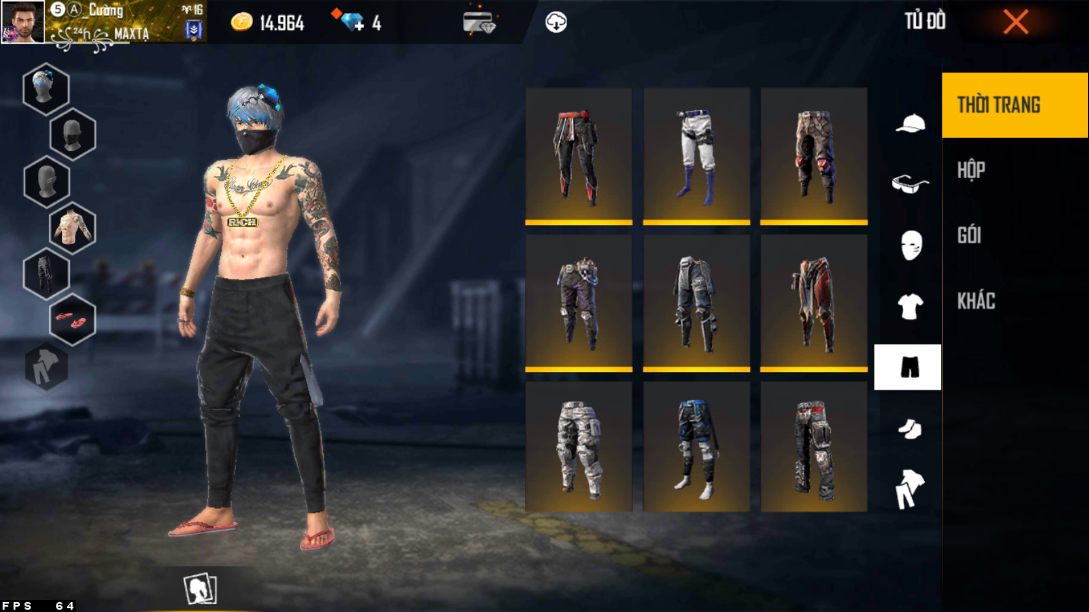Click the gold coin balance icon
This screenshot has width=1089, height=612.
(241, 23)
